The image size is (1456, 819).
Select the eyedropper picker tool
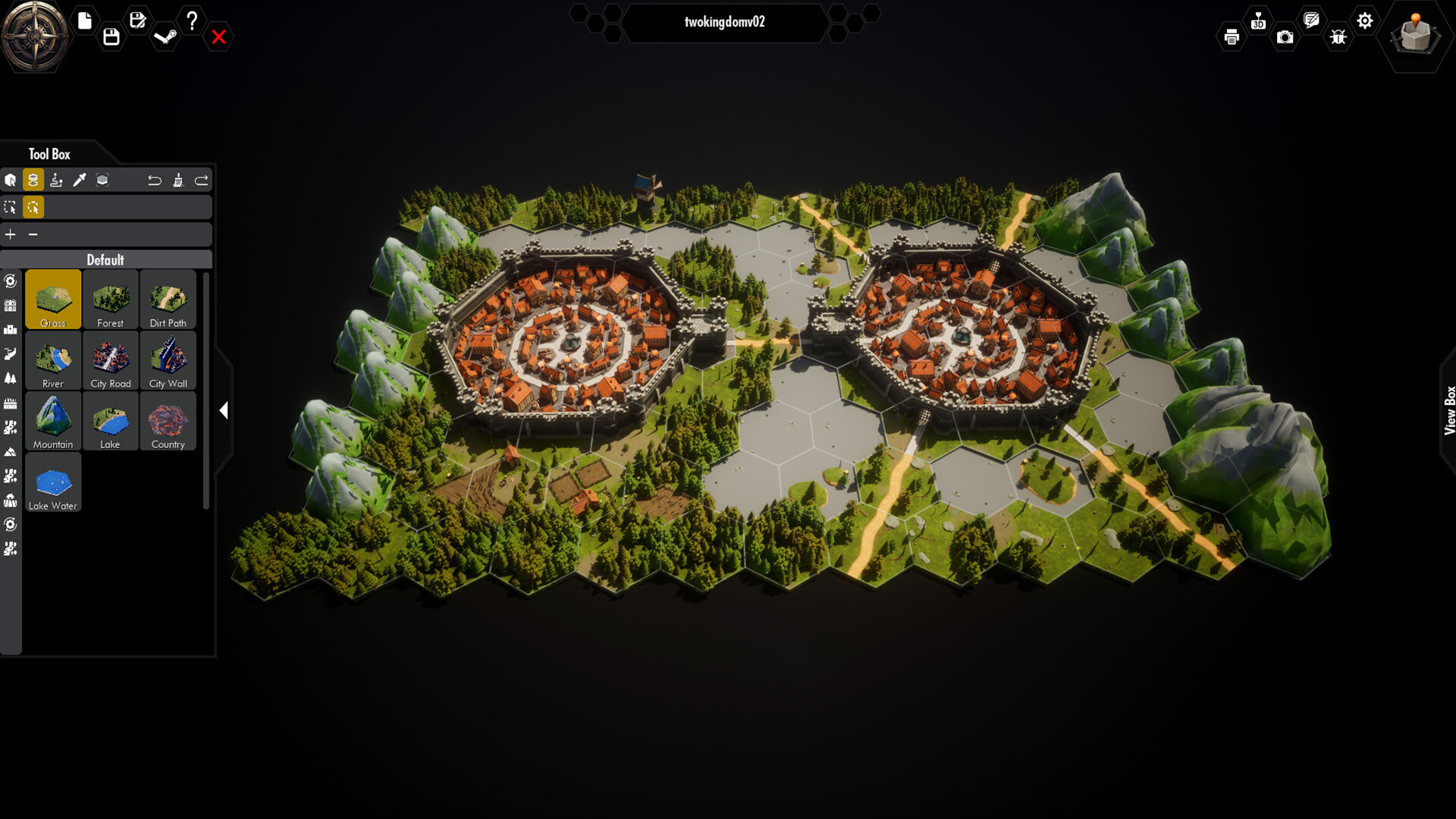tap(79, 180)
